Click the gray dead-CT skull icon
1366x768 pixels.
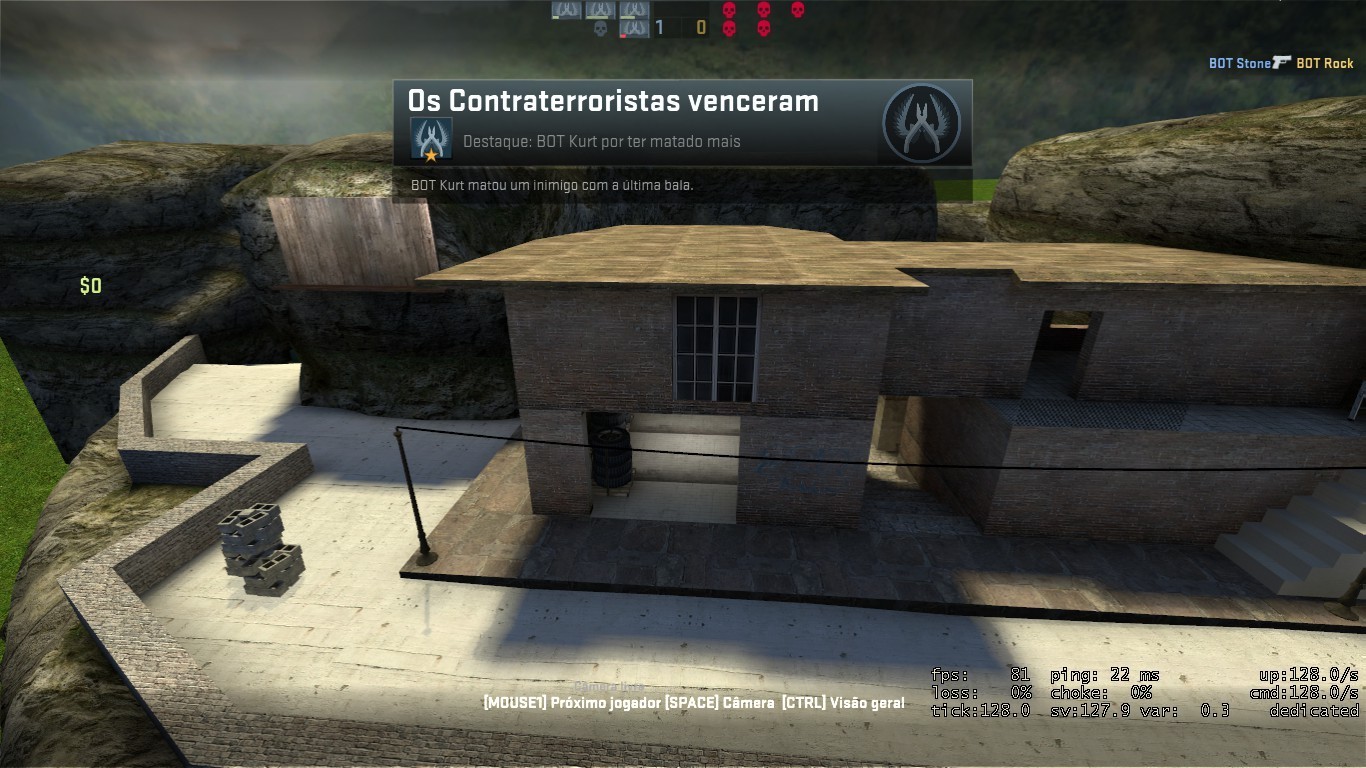pyautogui.click(x=600, y=27)
